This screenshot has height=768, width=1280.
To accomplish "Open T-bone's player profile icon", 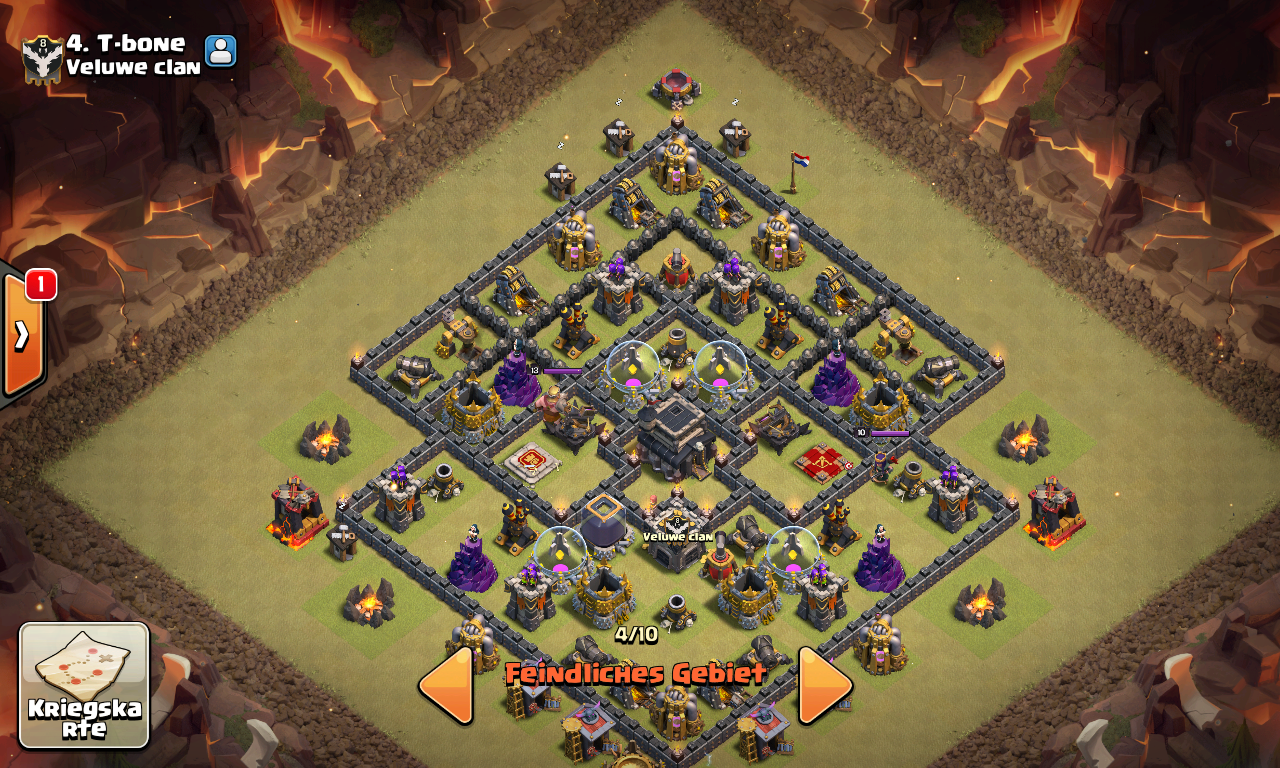I will (x=220, y=51).
